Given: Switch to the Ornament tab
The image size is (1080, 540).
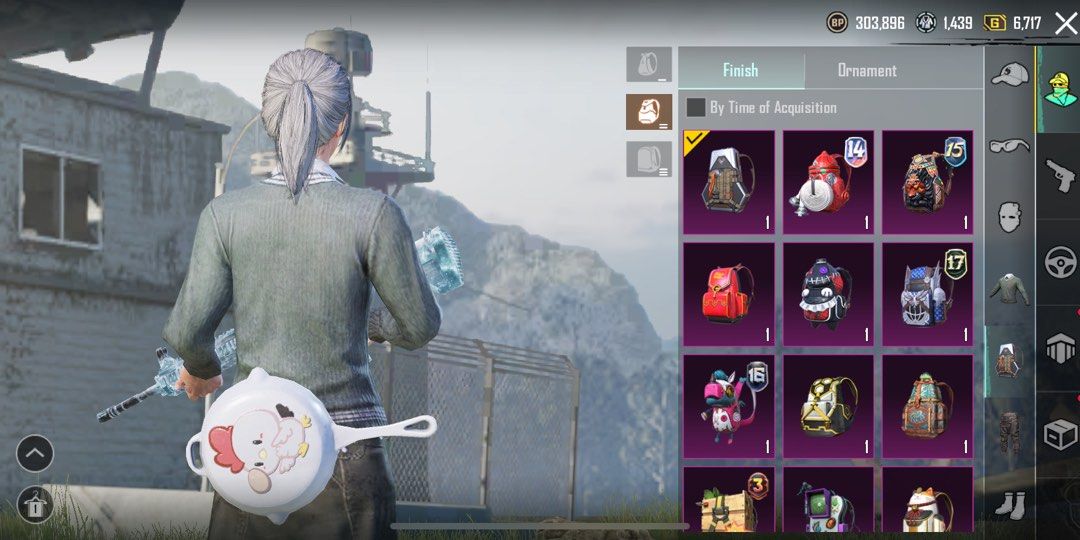Looking at the screenshot, I should (866, 70).
